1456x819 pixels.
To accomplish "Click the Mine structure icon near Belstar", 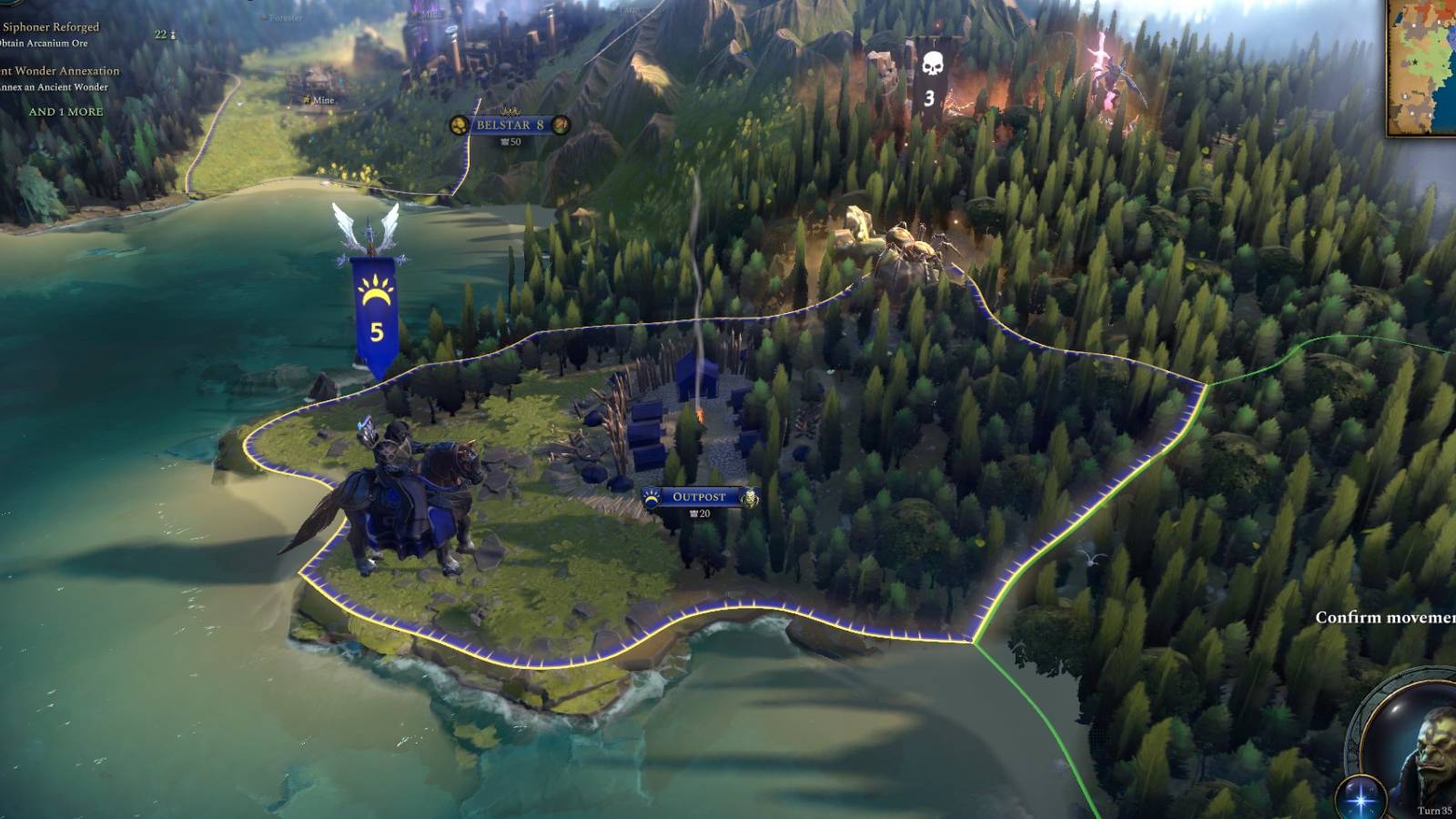I will coord(308,98).
